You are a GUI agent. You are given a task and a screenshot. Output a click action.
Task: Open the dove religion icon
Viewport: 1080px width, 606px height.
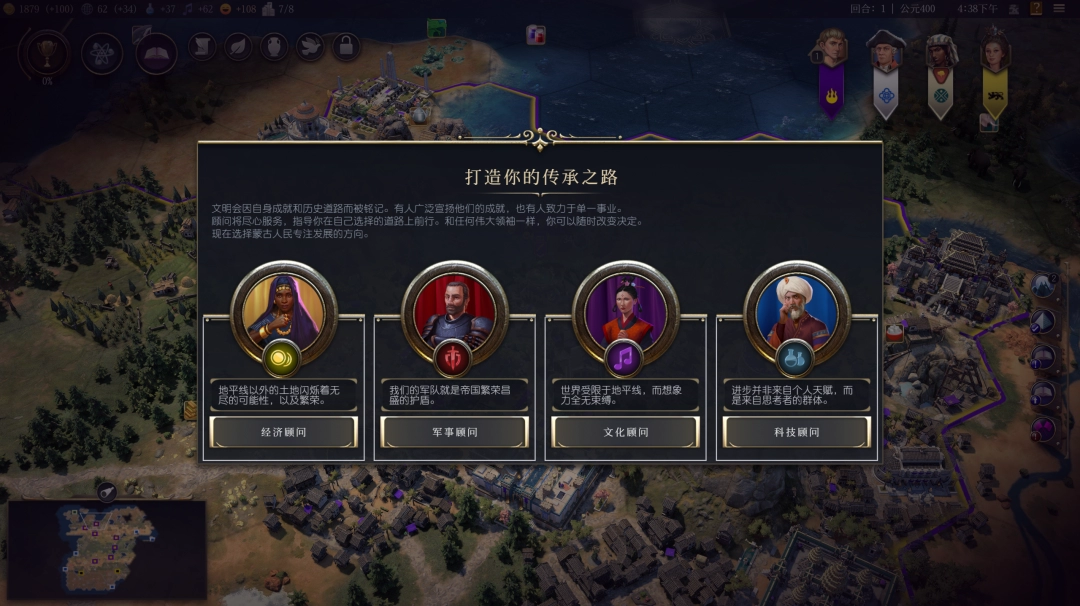310,46
